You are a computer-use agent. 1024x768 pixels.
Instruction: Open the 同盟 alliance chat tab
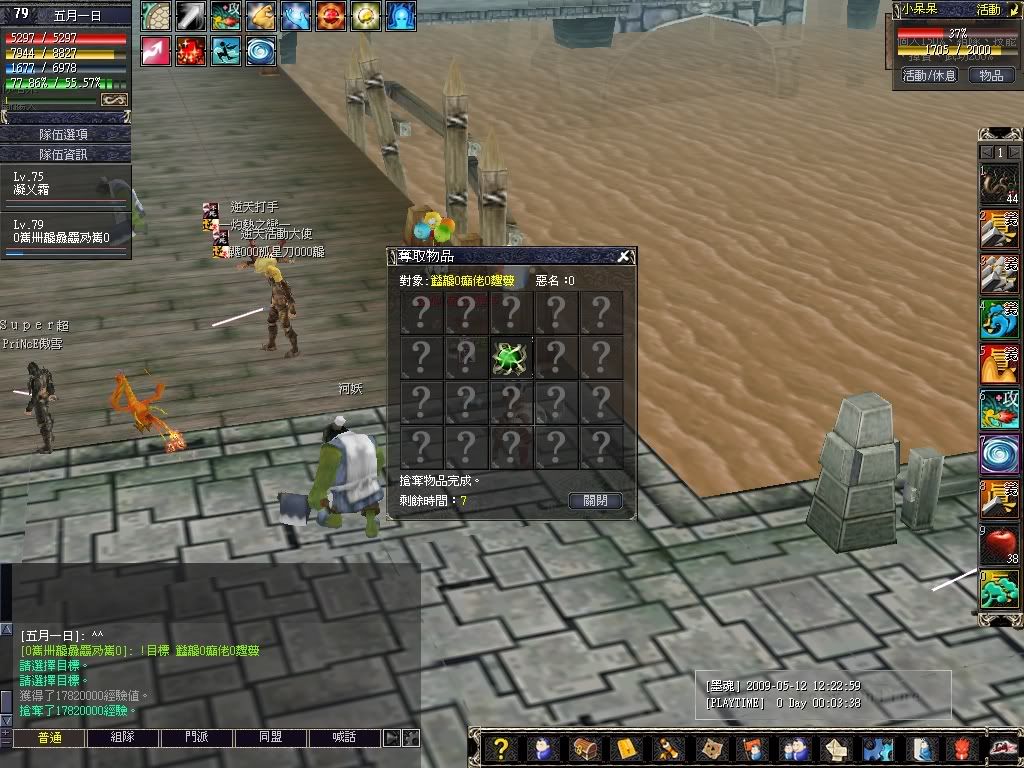271,738
